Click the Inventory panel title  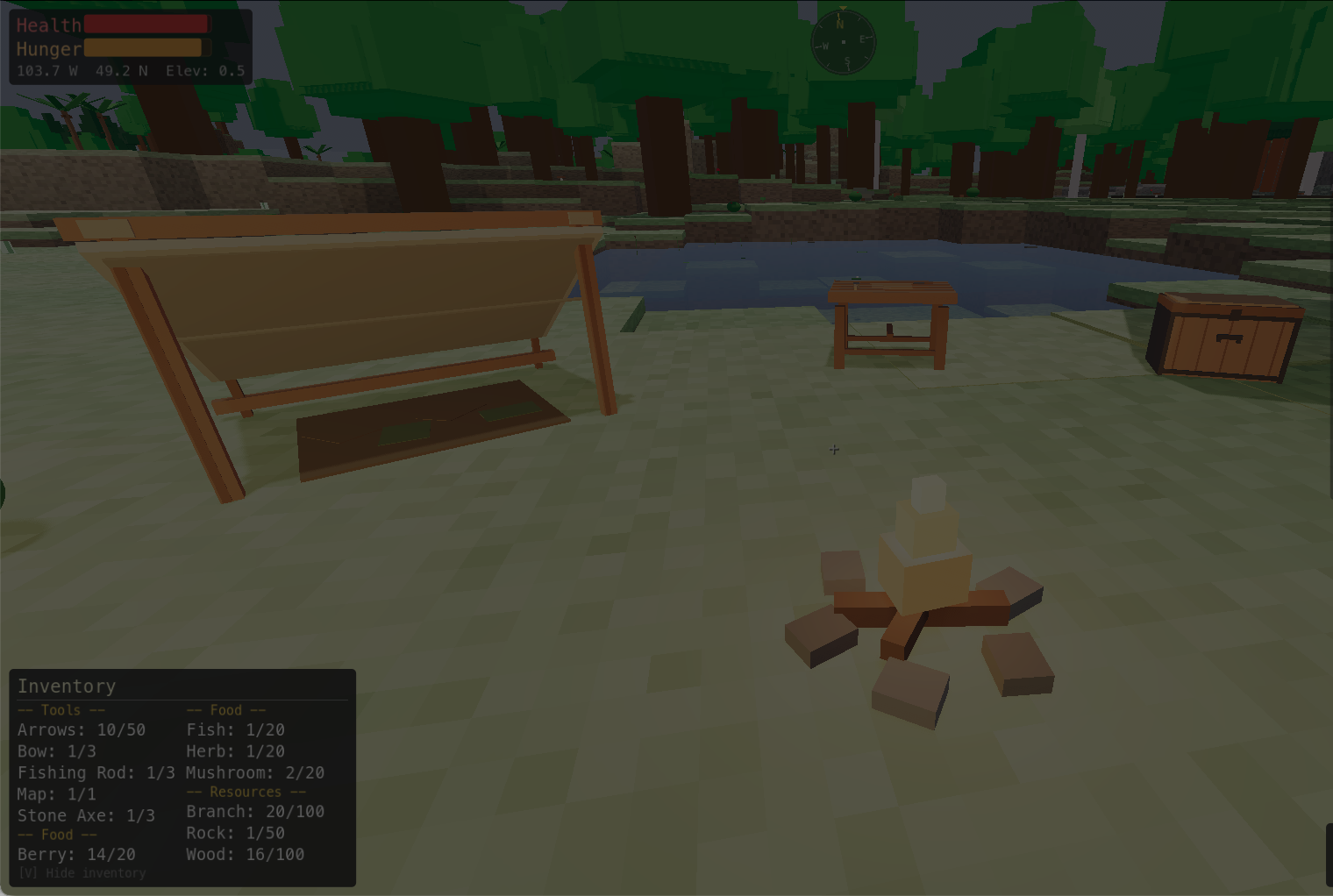(67, 686)
